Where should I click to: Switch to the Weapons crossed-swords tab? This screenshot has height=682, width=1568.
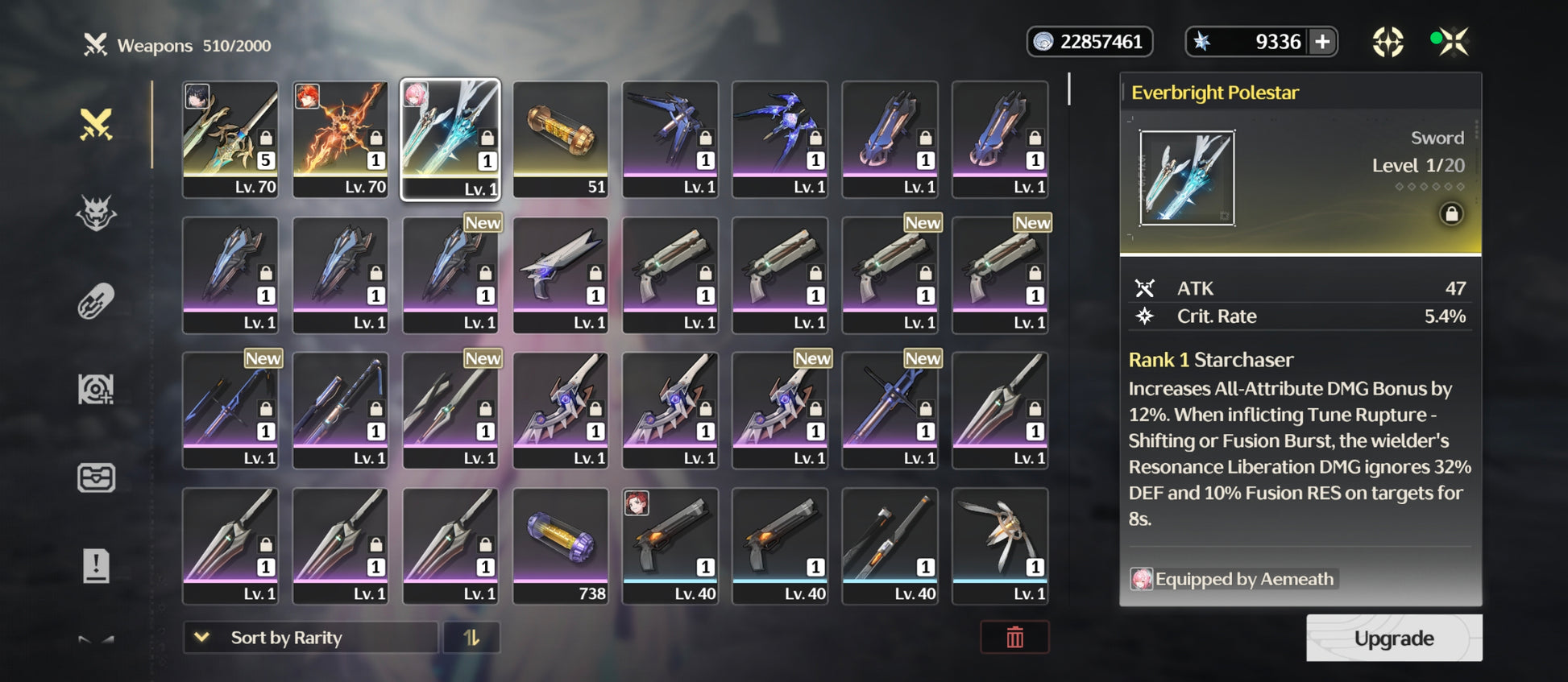(96, 125)
